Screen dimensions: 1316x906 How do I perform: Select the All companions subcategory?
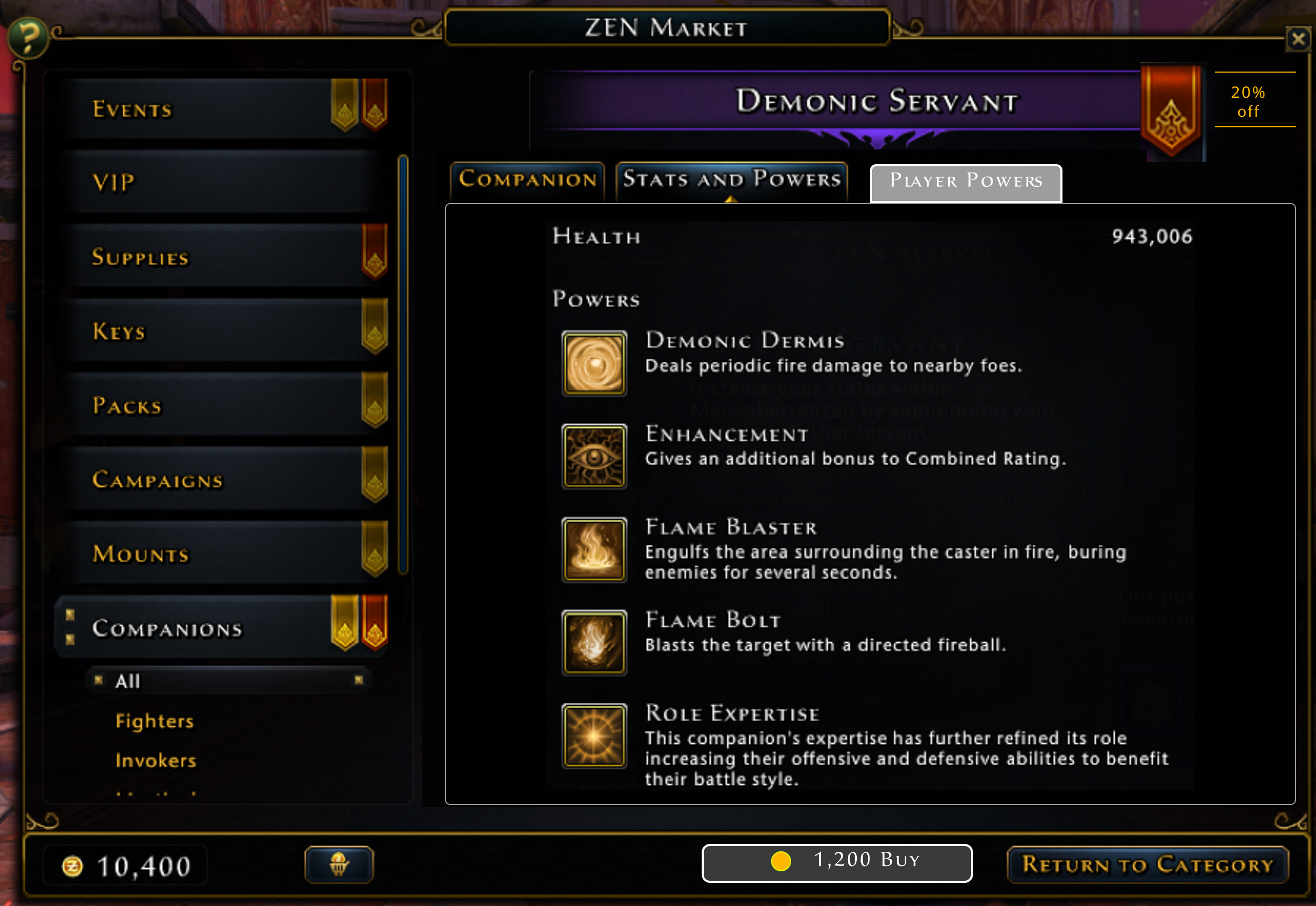click(227, 681)
